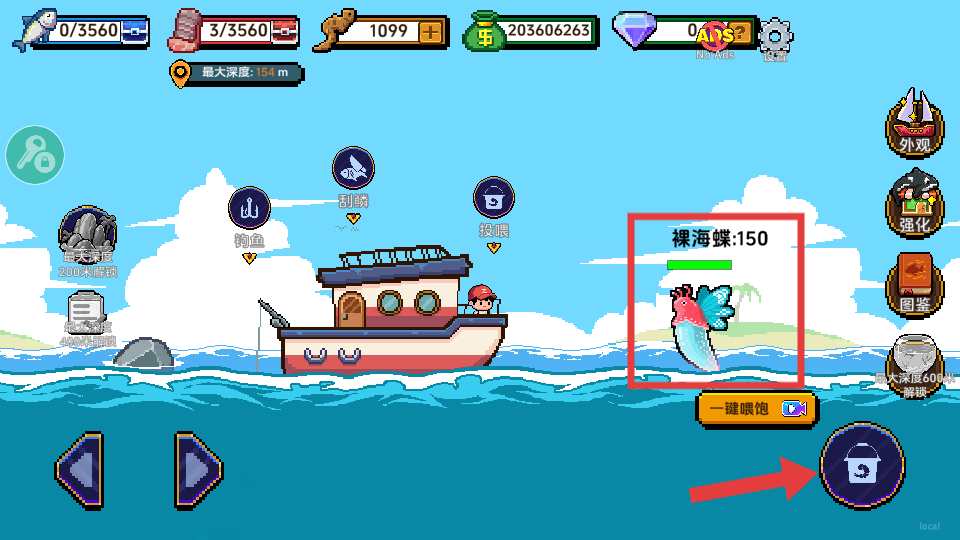Tap the No Ads icon
This screenshot has height=540, width=960.
click(x=715, y=38)
